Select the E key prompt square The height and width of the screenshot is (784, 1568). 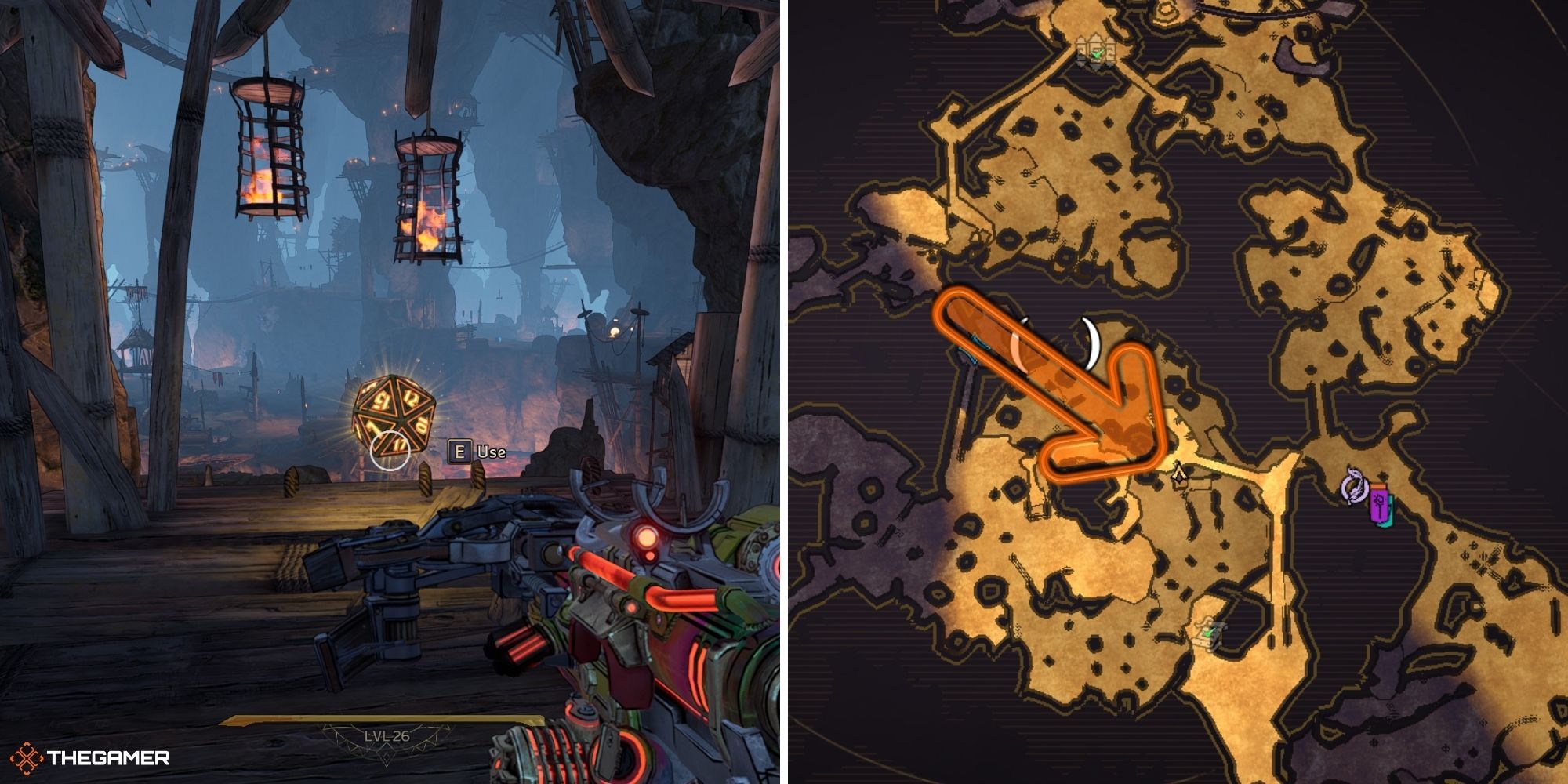[462, 452]
